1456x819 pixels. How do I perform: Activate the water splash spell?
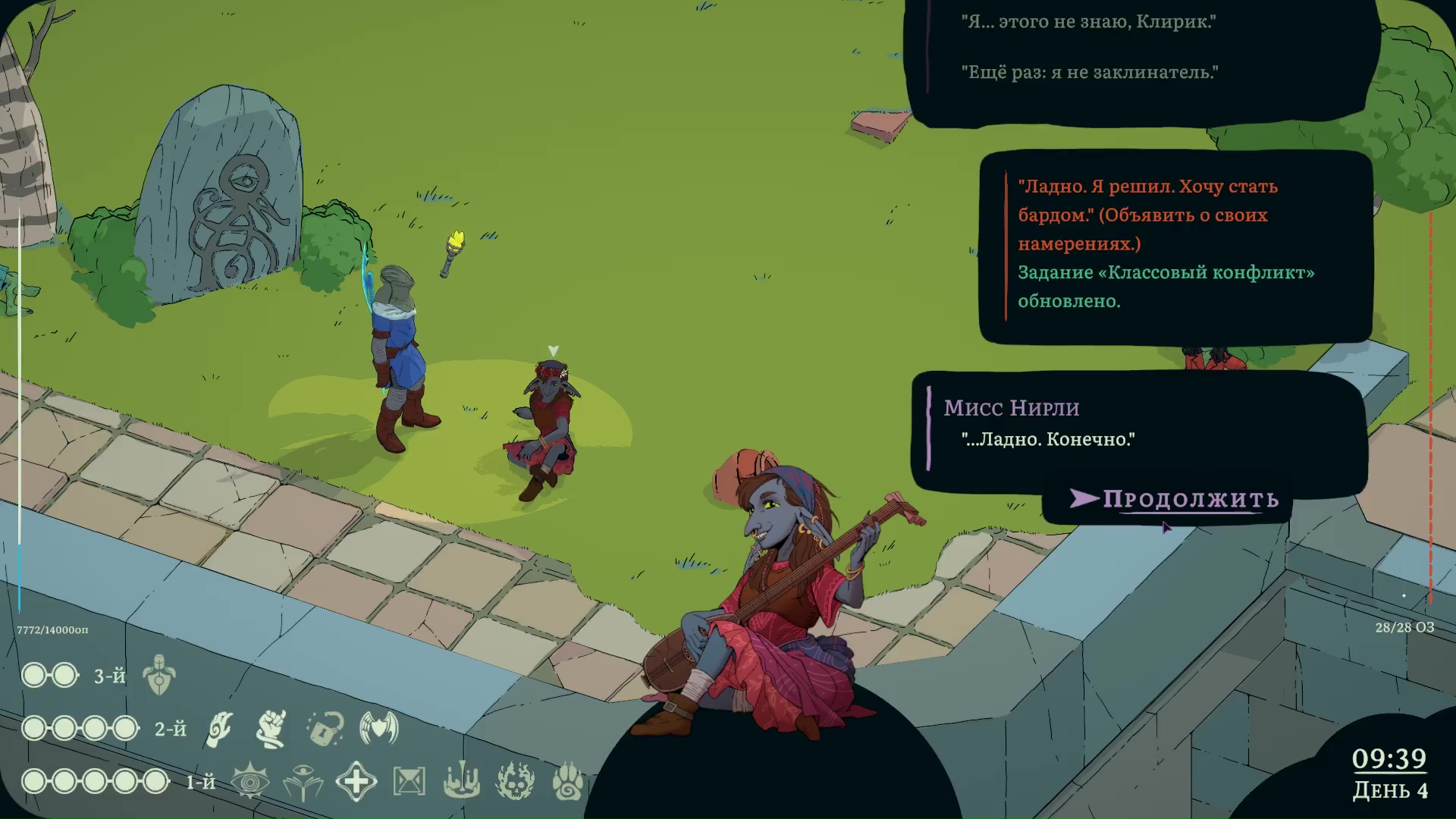point(461,781)
